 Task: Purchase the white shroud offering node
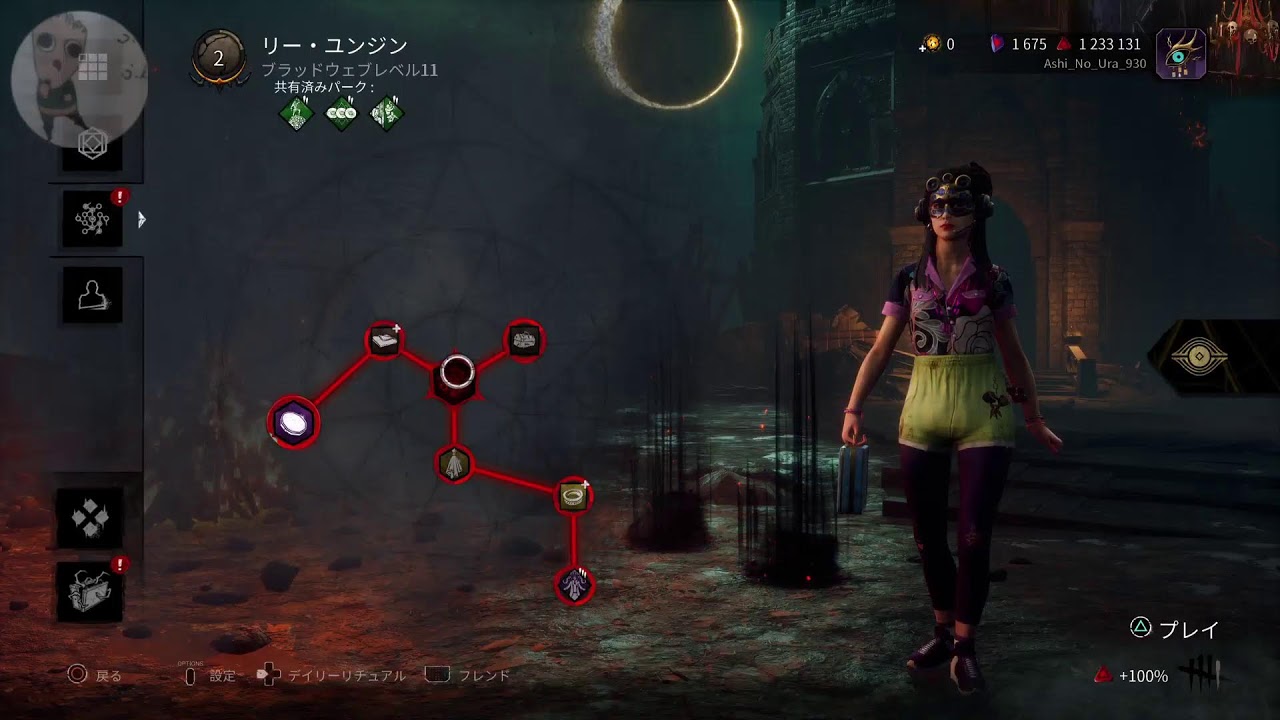(454, 464)
